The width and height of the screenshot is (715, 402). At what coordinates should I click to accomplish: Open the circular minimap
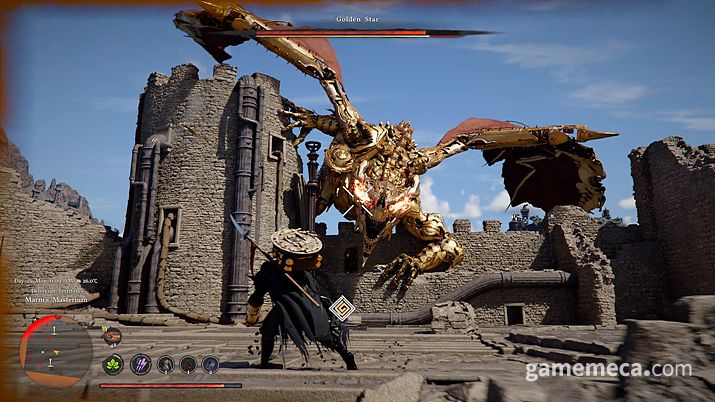click(x=56, y=351)
